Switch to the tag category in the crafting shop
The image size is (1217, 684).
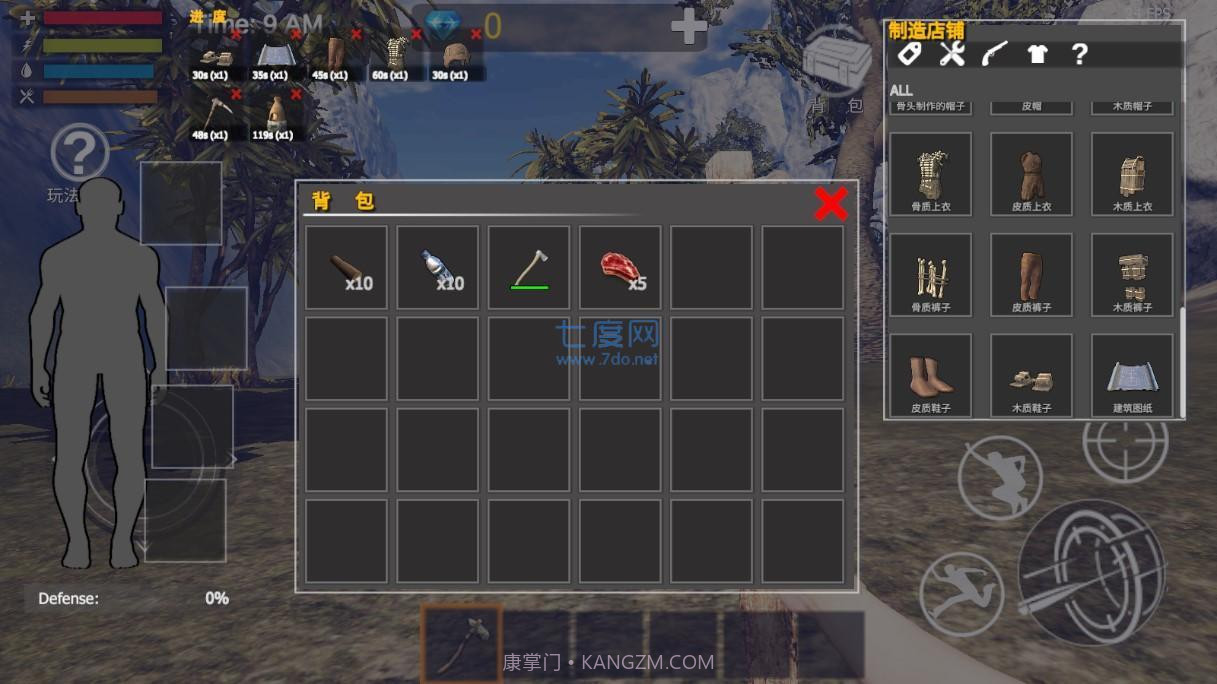[908, 54]
